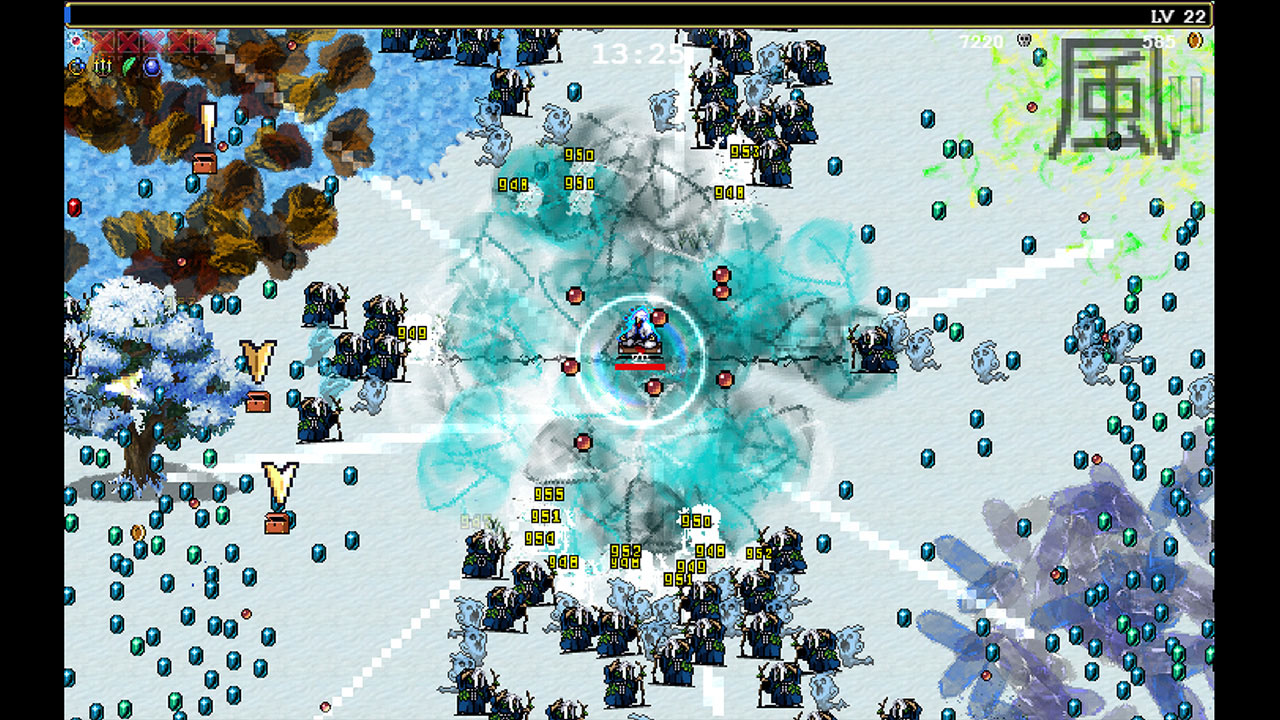The width and height of the screenshot is (1280, 720).
Task: Click the gold coin icon beside 585
Action: pyautogui.click(x=1195, y=40)
